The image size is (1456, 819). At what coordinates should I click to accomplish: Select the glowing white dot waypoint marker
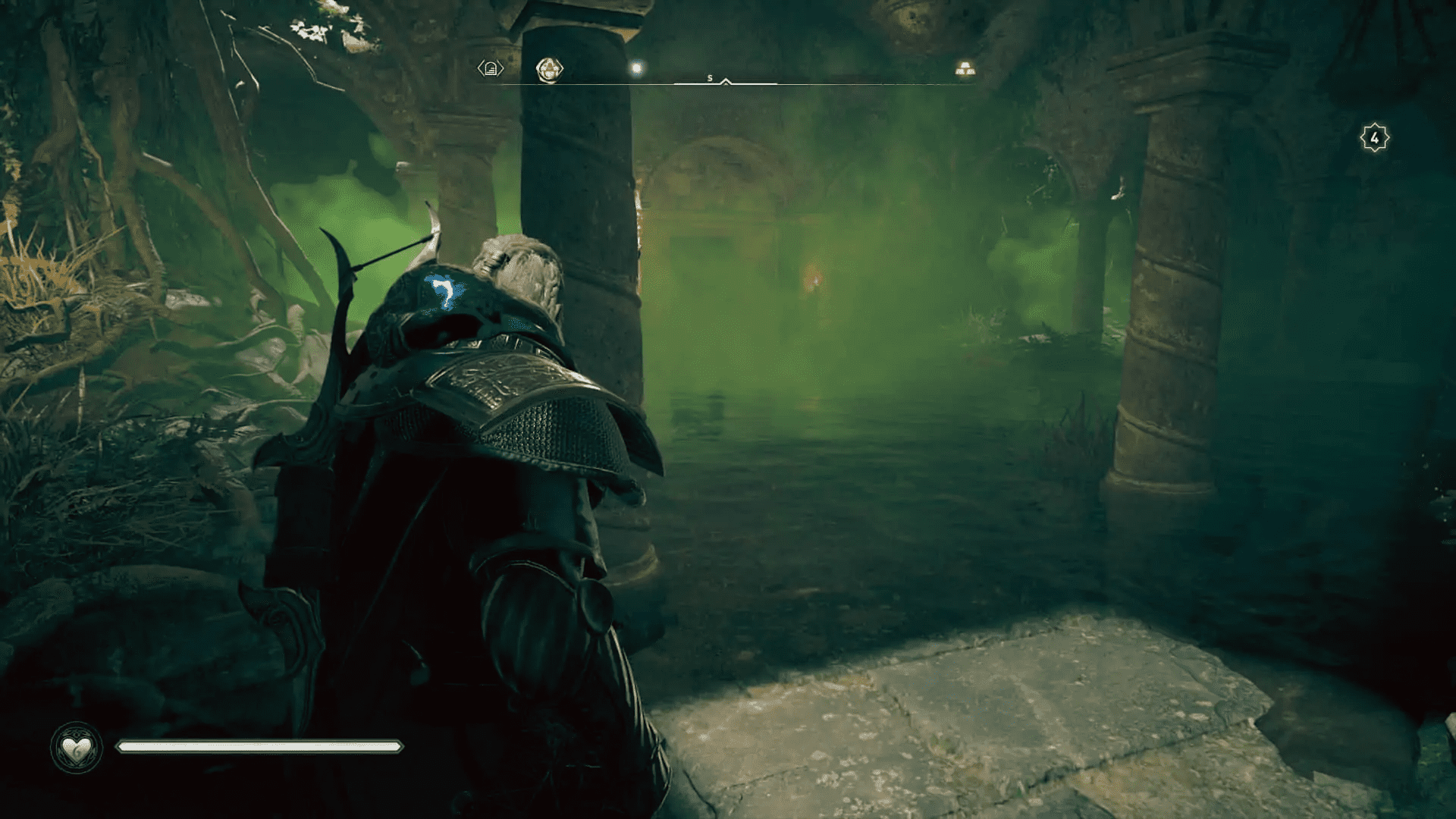pyautogui.click(x=635, y=67)
